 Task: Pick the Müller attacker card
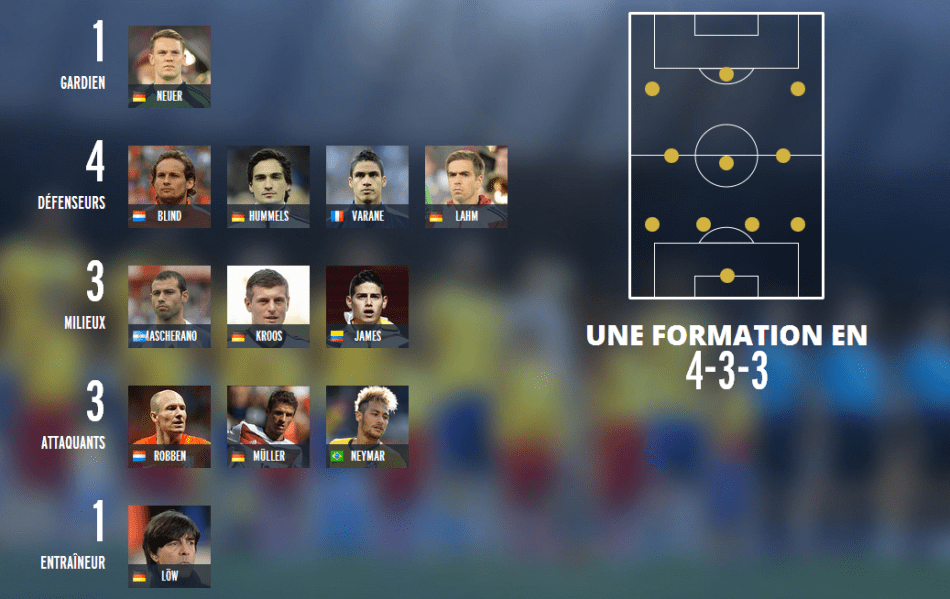pyautogui.click(x=268, y=426)
